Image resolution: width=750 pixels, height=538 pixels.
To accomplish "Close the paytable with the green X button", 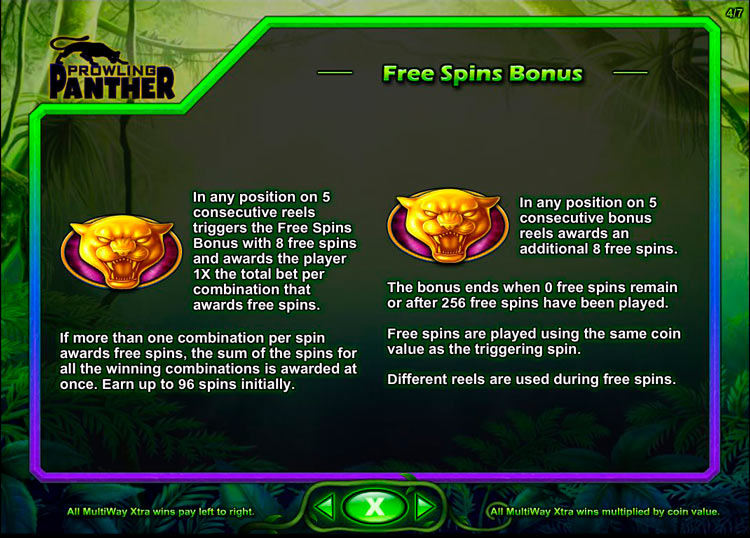I will 374,507.
